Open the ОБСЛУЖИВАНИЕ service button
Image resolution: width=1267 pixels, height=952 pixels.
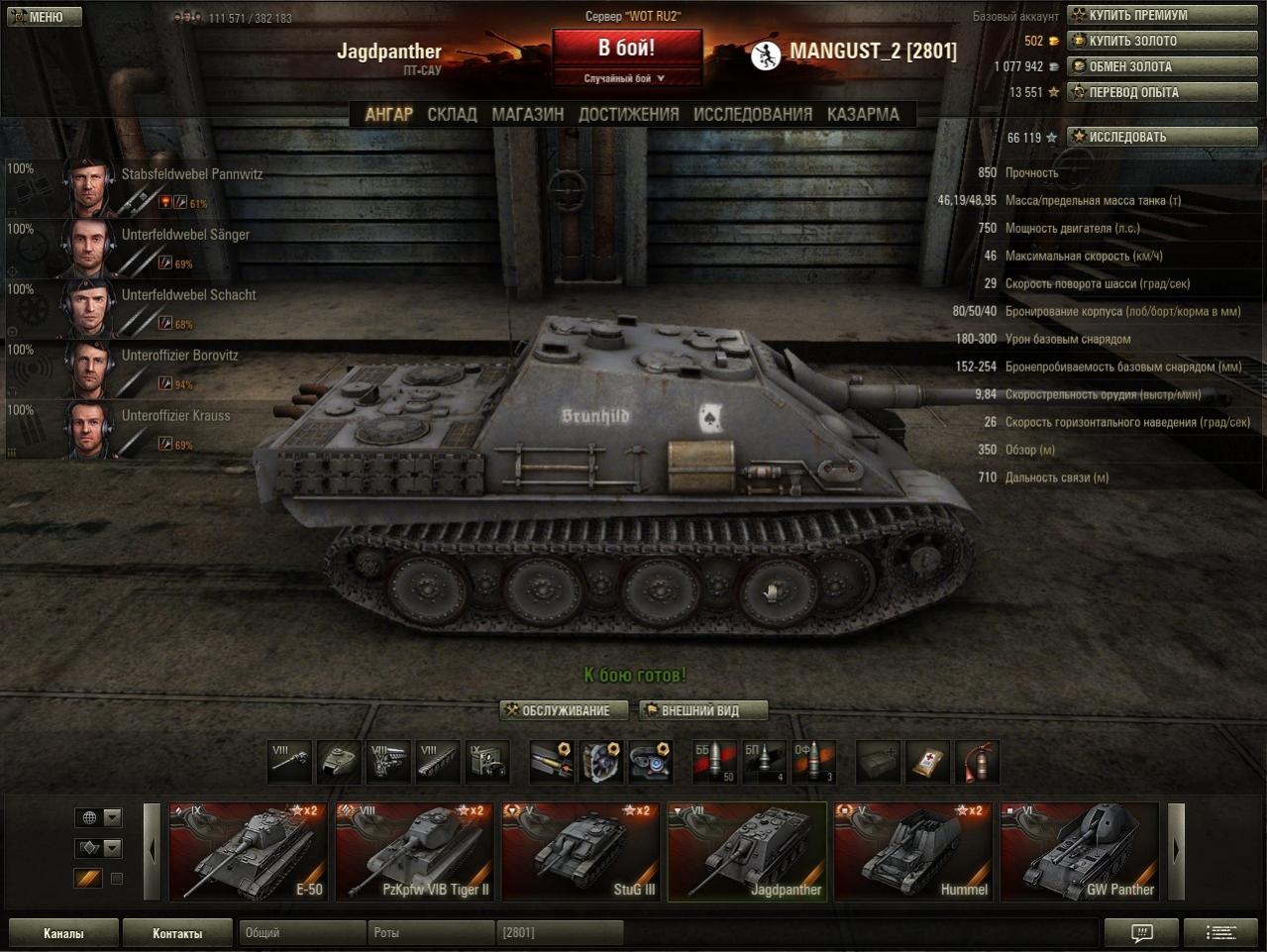pos(566,710)
